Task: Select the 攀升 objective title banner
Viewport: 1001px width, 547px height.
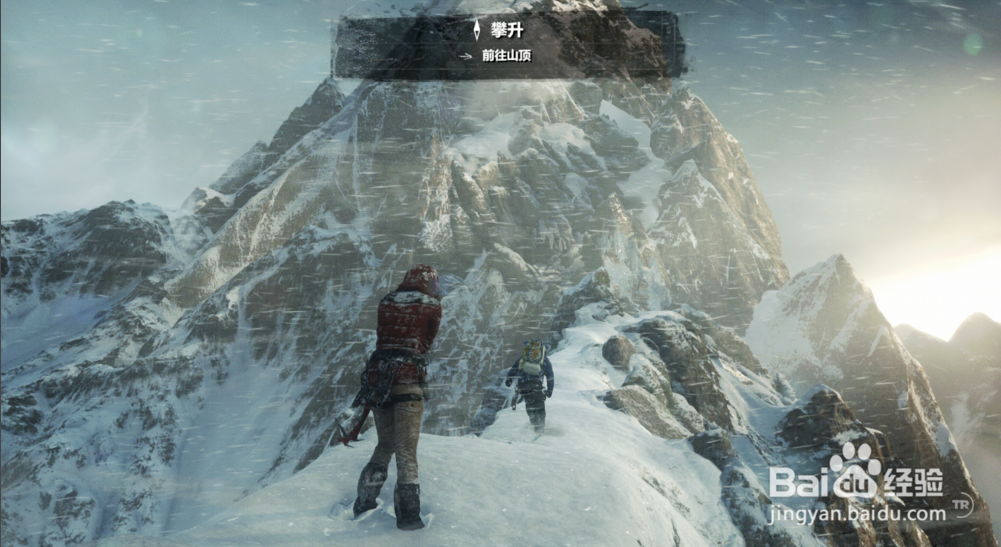Action: [507, 30]
